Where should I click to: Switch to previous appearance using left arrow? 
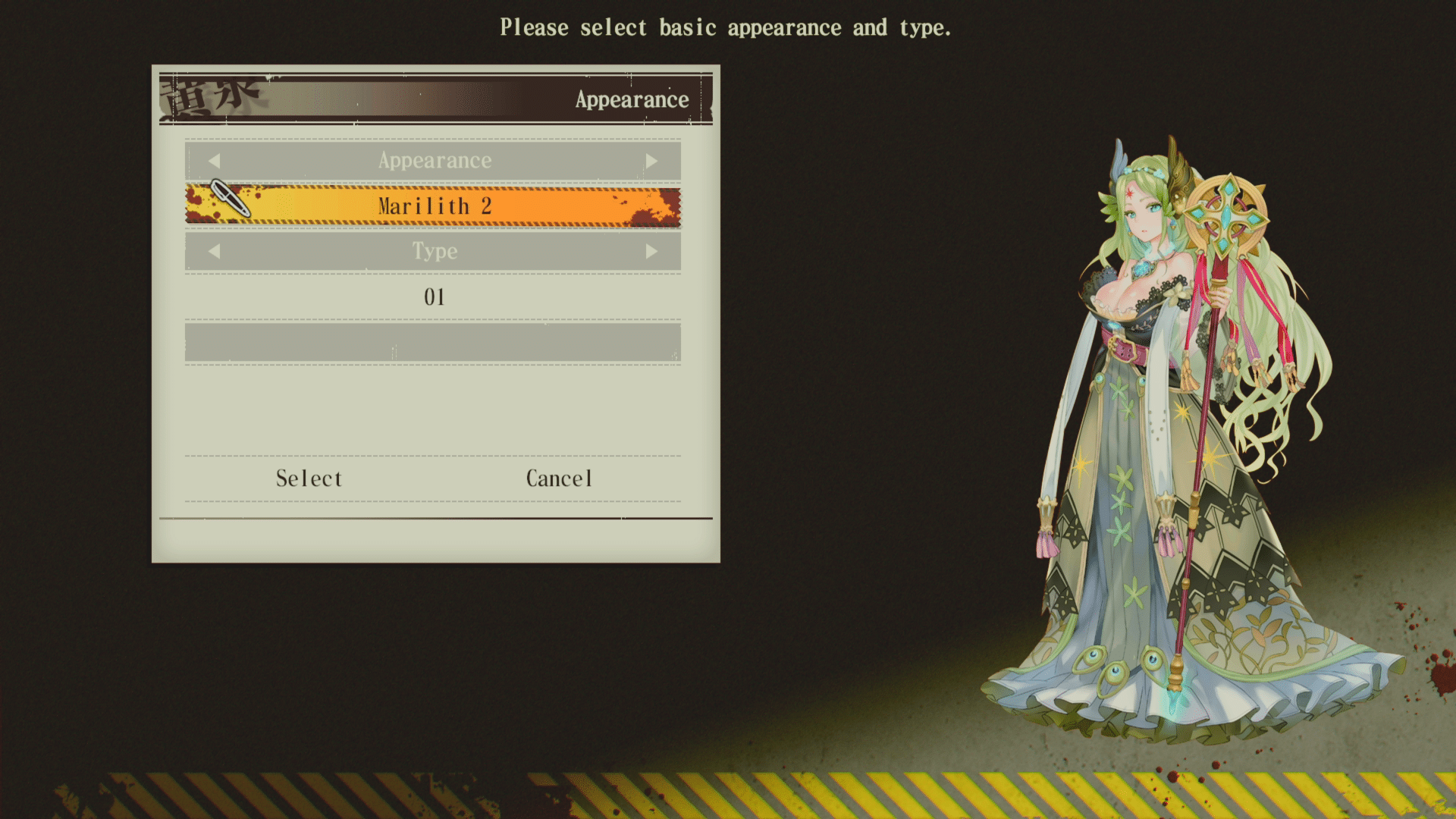tap(215, 160)
